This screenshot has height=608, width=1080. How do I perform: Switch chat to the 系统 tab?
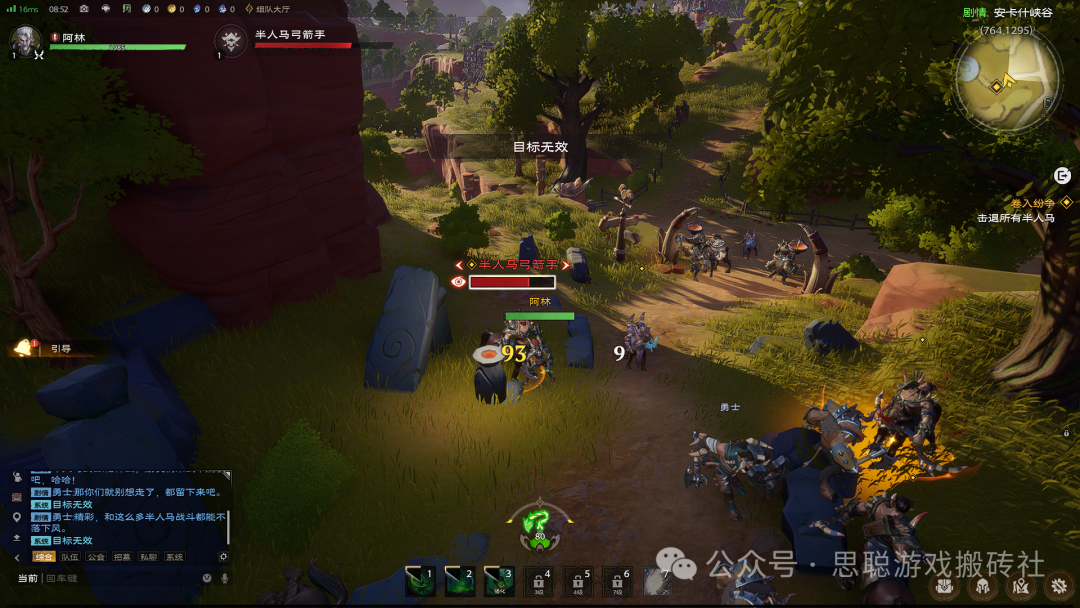pyautogui.click(x=174, y=557)
